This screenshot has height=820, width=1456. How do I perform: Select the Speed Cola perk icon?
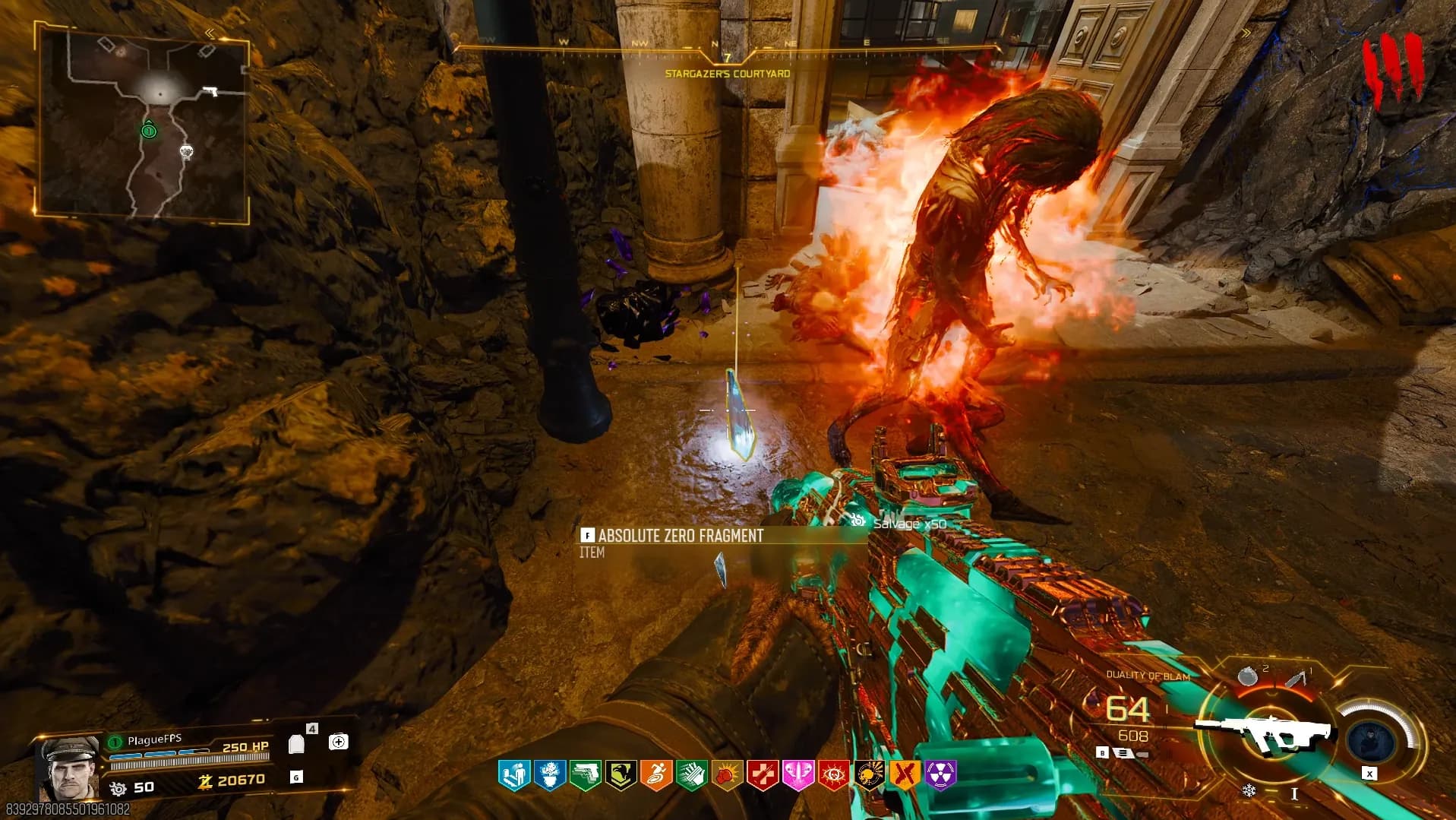(x=692, y=775)
